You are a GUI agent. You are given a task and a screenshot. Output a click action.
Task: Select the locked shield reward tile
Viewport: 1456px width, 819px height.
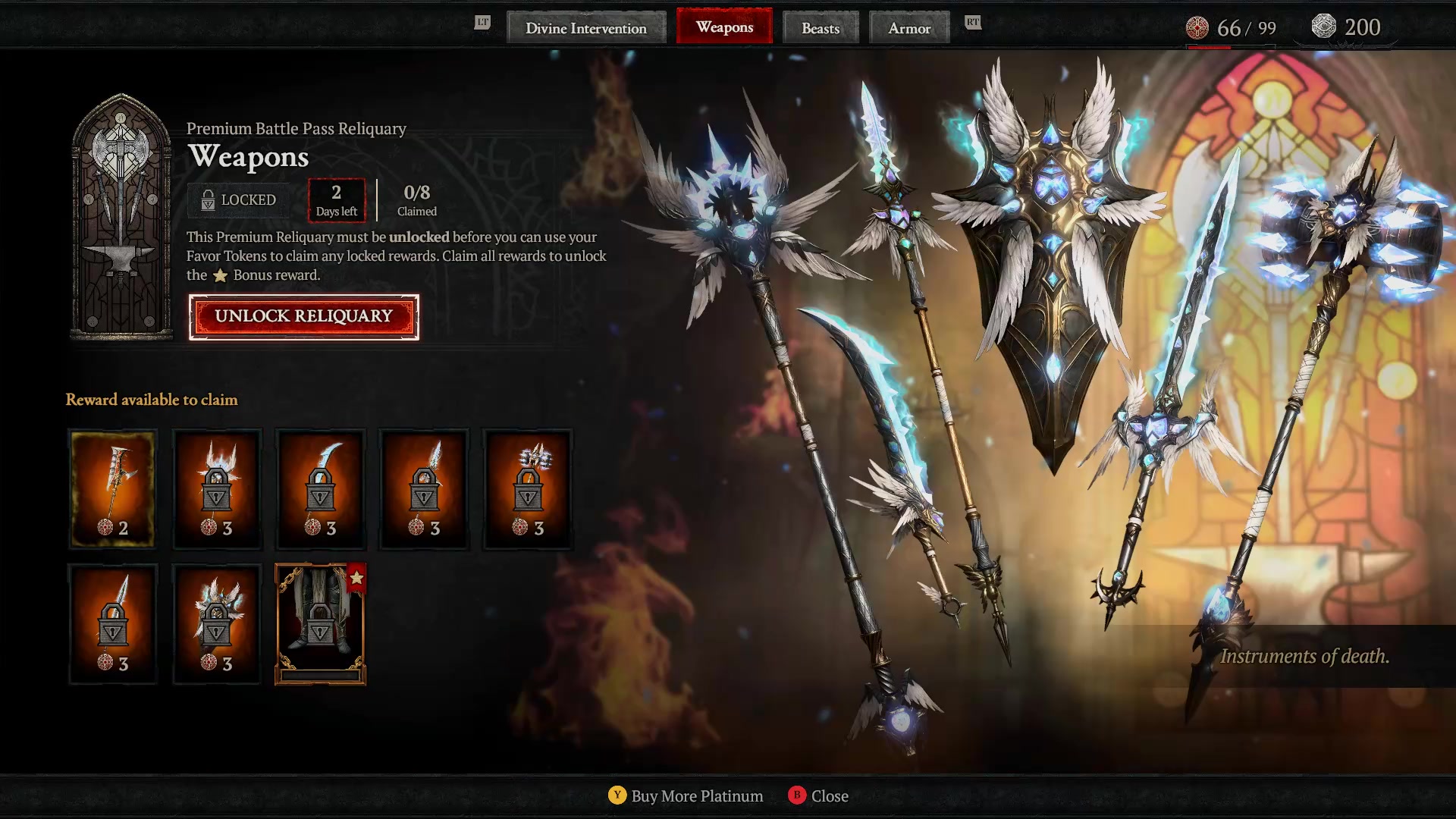tap(217, 622)
